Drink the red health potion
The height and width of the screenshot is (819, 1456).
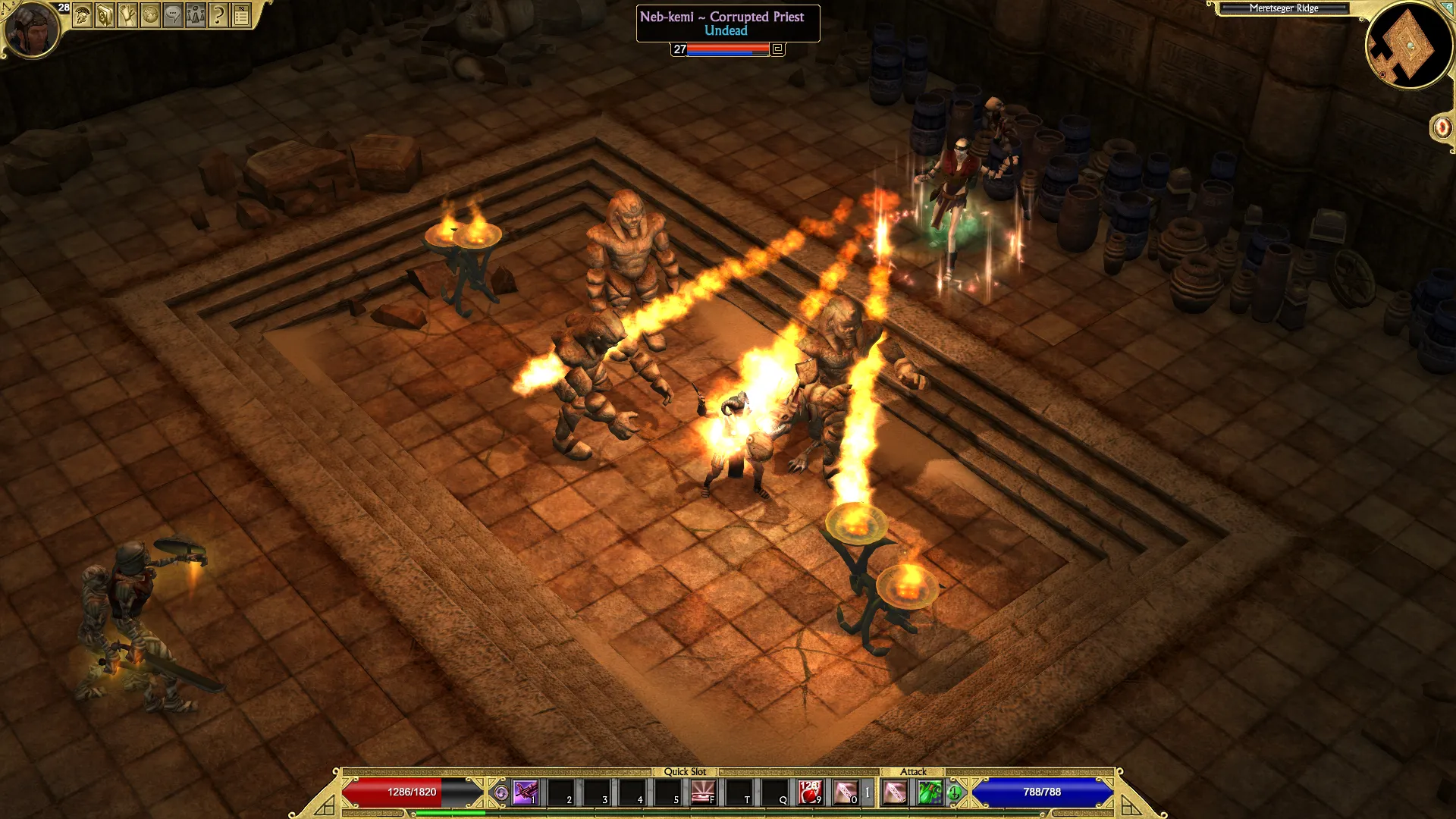[x=809, y=792]
